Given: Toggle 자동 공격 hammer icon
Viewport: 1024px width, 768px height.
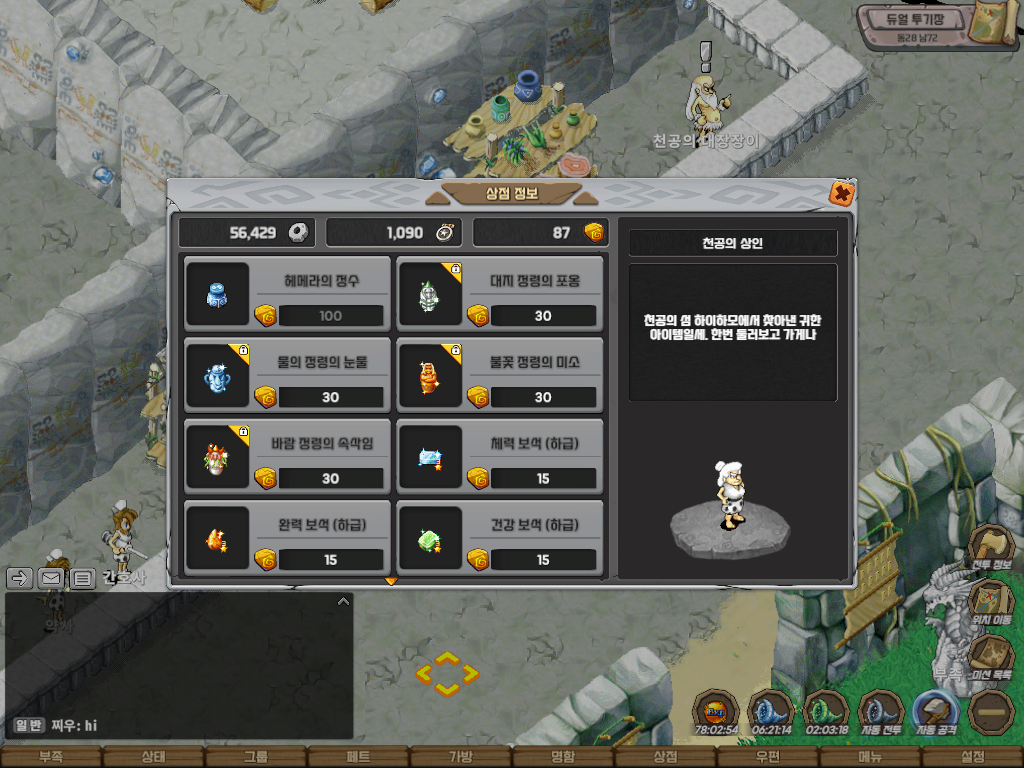Looking at the screenshot, I should [x=936, y=713].
